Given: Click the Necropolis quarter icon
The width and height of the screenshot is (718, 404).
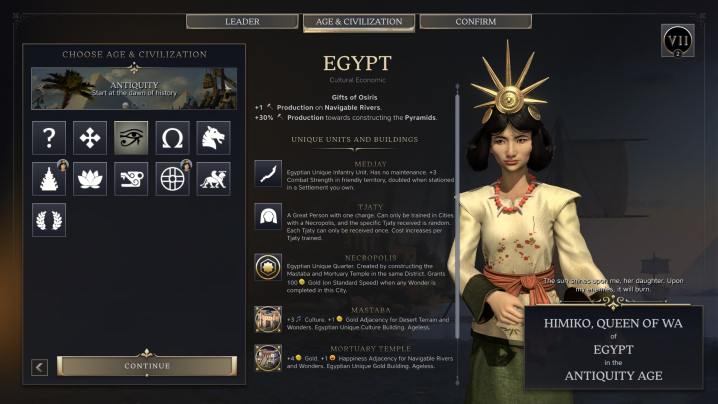Looking at the screenshot, I should tap(268, 266).
